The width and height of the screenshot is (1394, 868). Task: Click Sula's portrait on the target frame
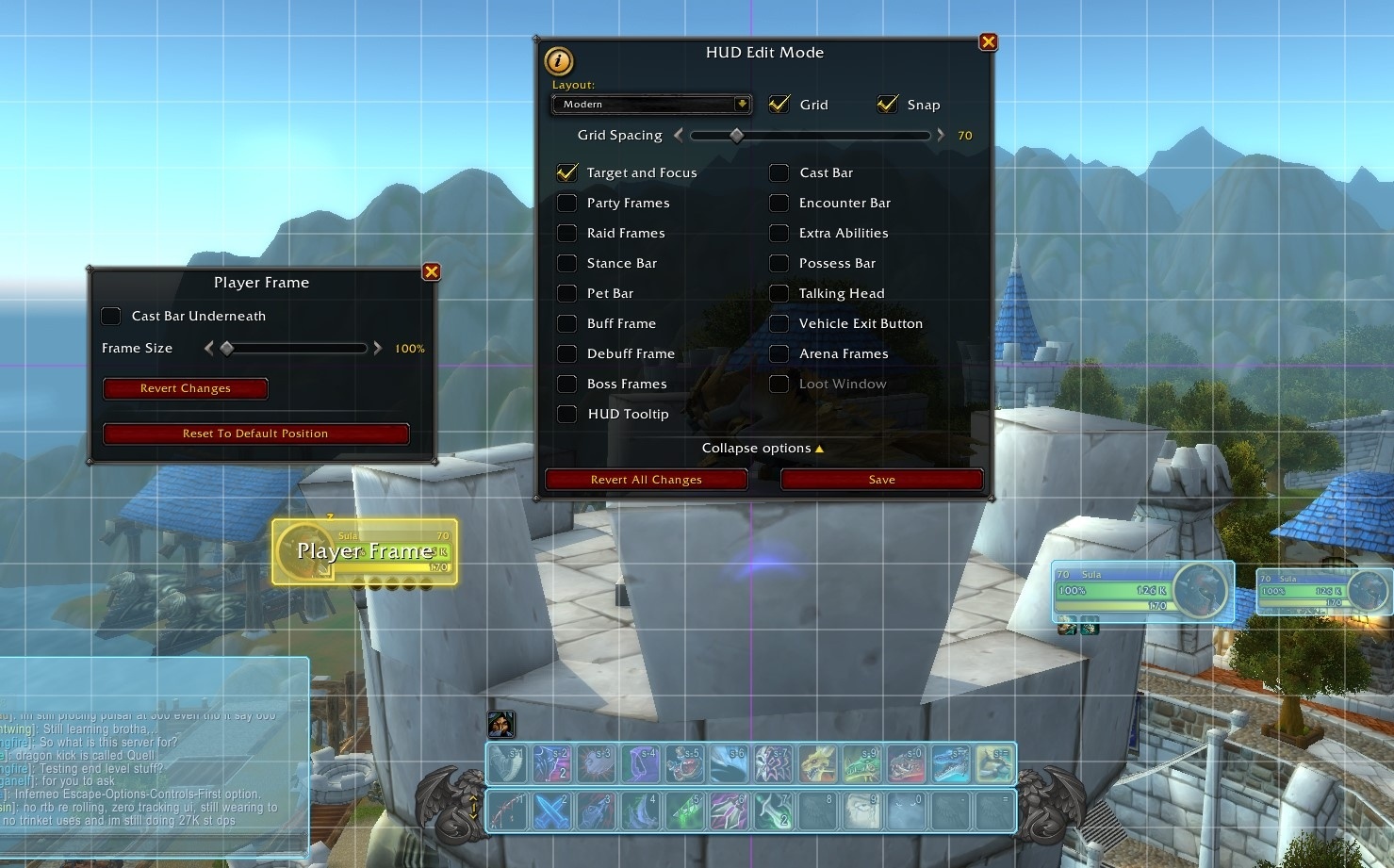1198,590
